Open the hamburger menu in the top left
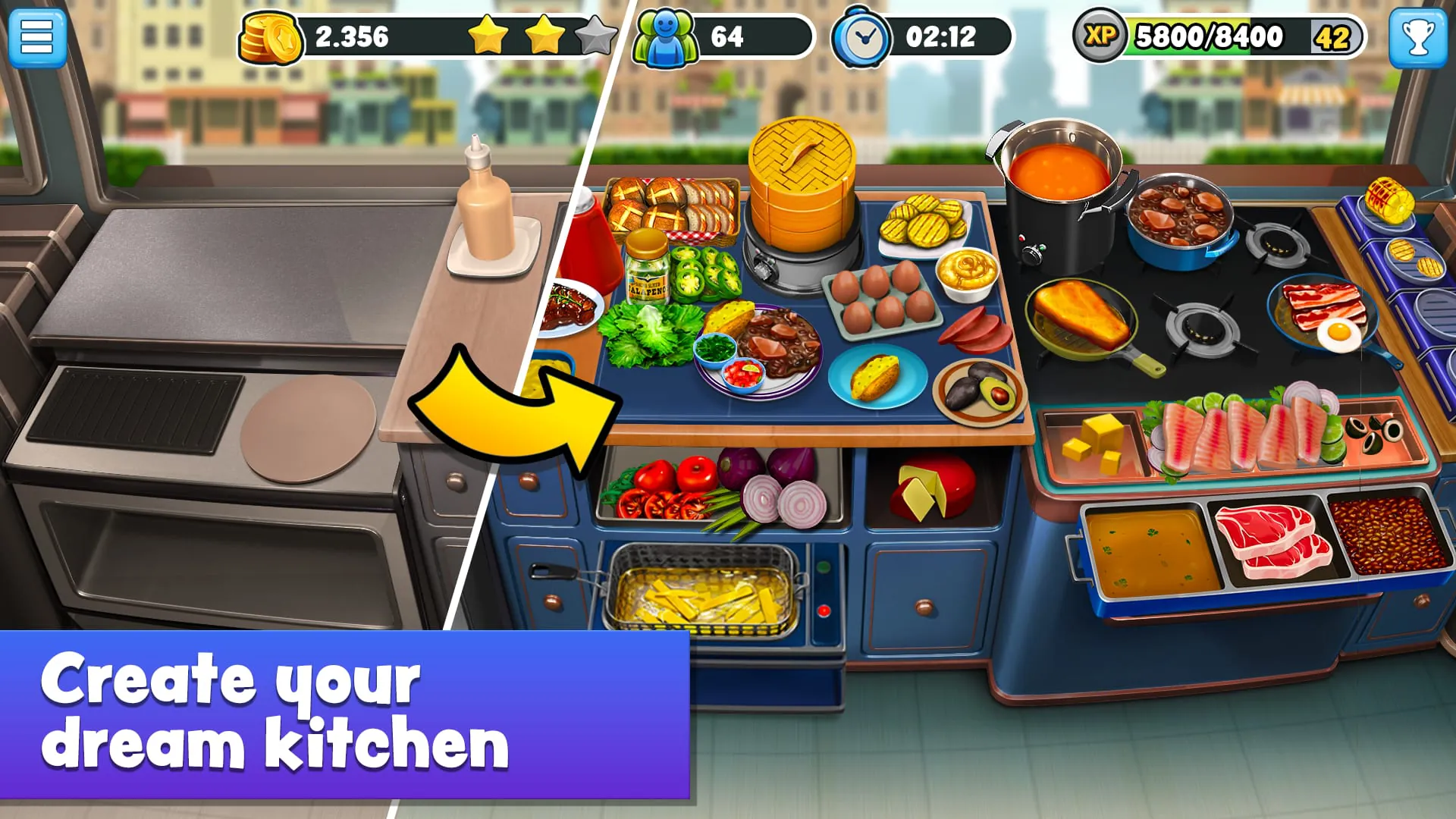 click(x=37, y=38)
